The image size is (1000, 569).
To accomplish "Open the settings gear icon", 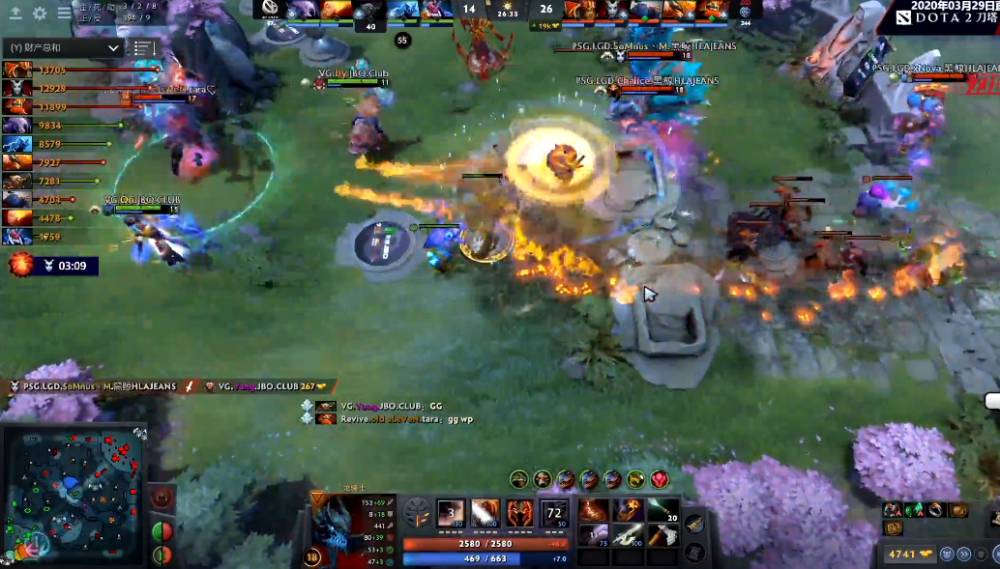I will [40, 13].
